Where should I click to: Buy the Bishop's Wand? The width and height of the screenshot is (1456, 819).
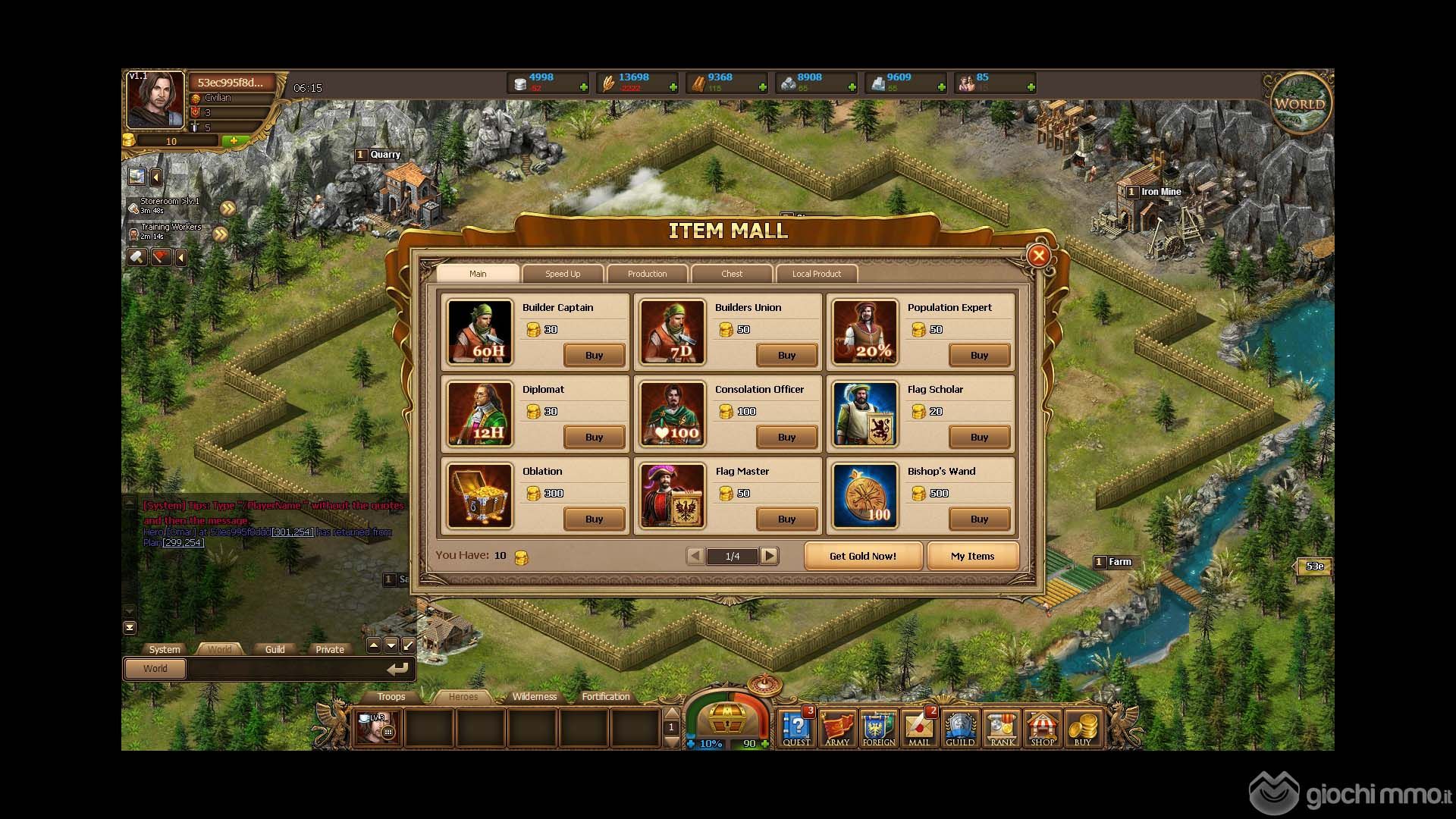(979, 519)
